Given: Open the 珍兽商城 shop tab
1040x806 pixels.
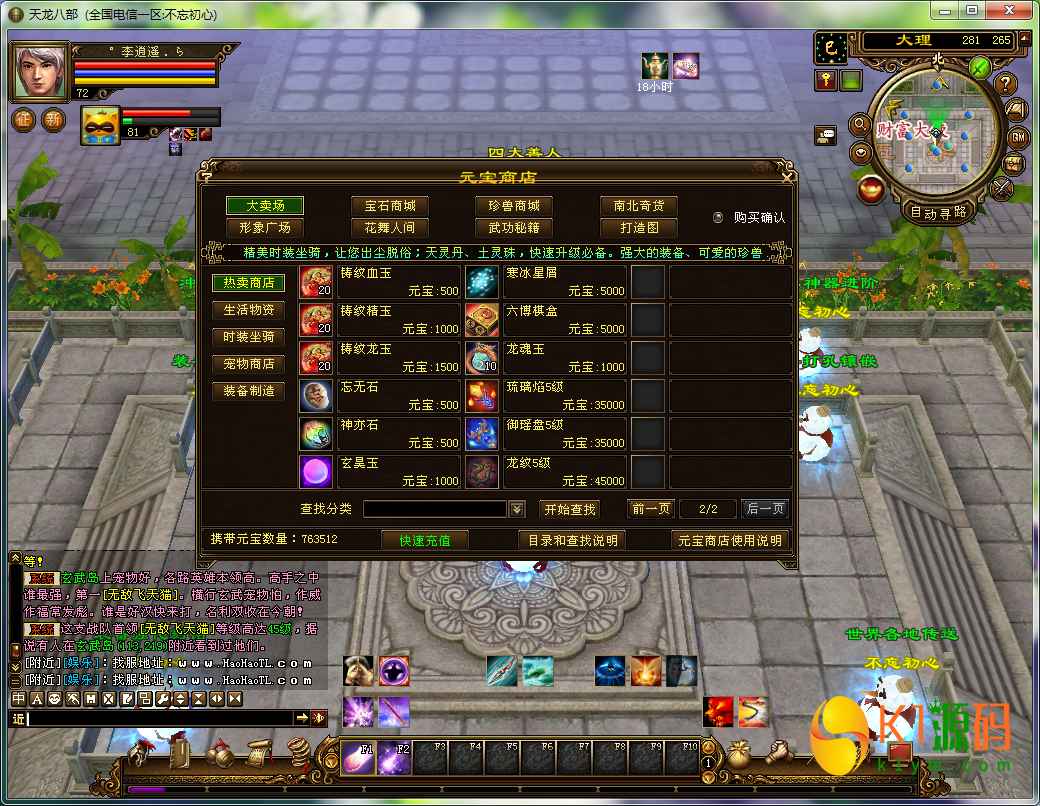Looking at the screenshot, I should [x=514, y=205].
